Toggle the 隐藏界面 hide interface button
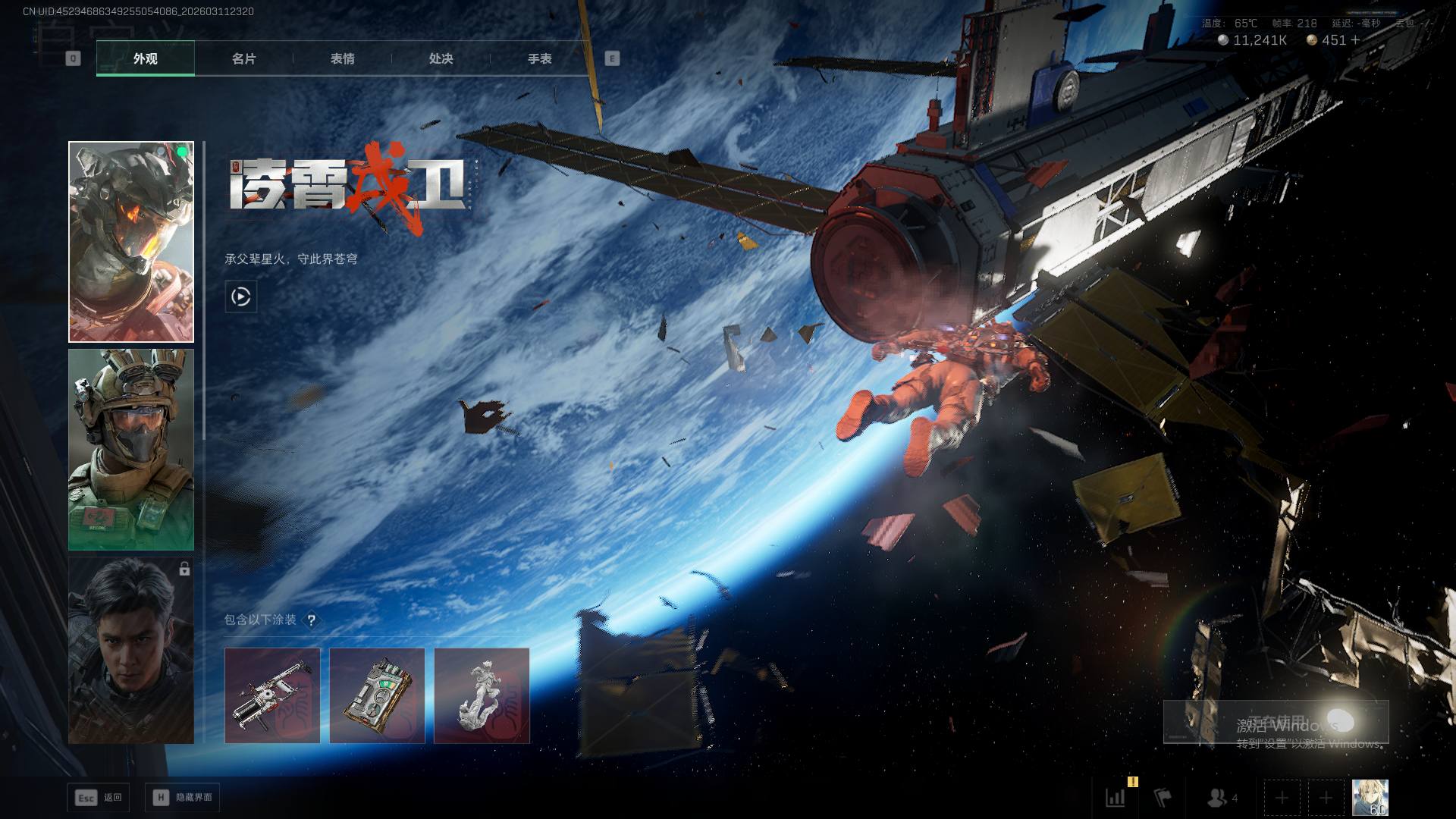1456x819 pixels. click(x=183, y=797)
